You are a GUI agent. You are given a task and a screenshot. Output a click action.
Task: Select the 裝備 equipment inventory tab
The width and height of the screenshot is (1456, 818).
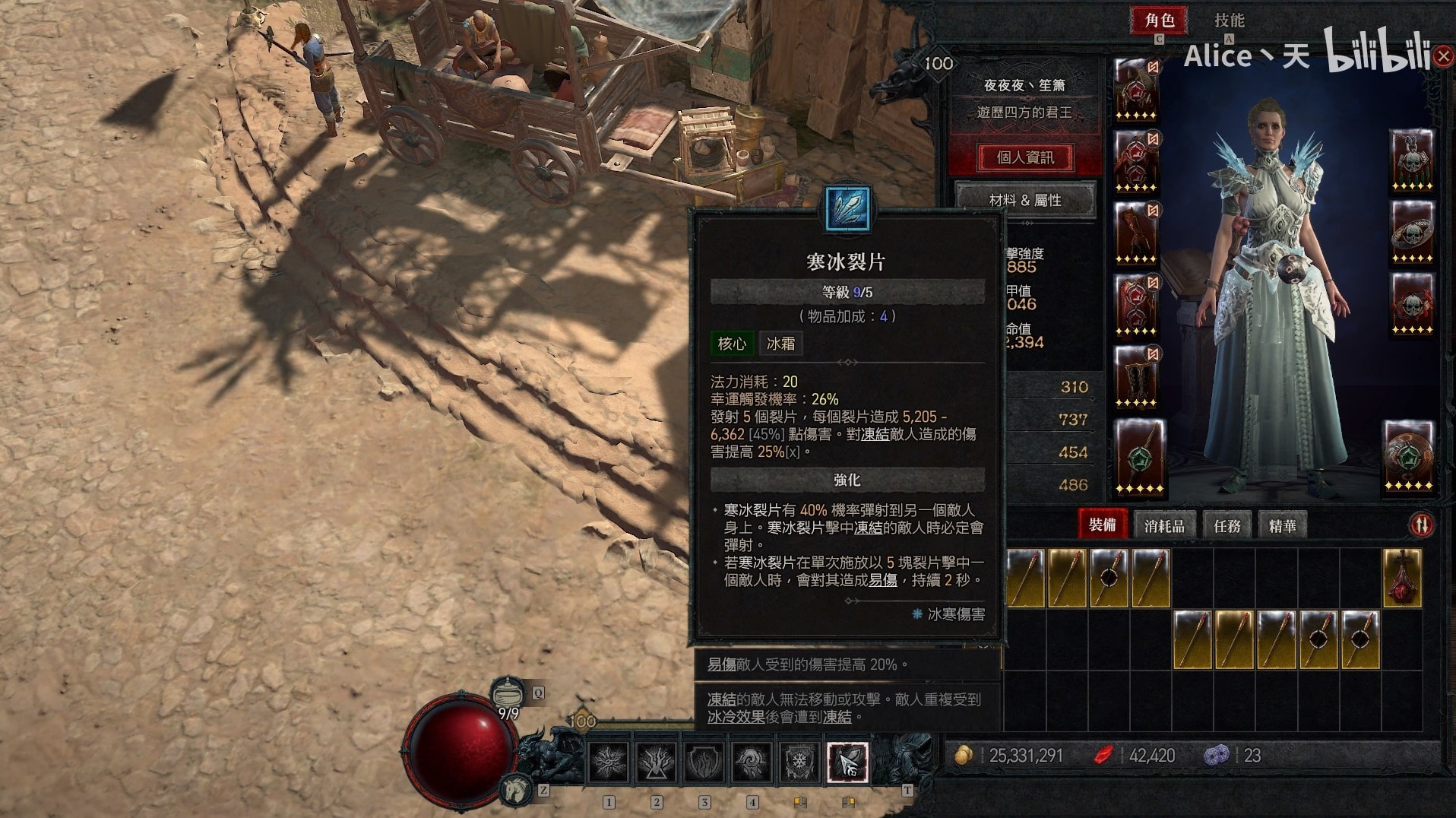tap(1102, 525)
